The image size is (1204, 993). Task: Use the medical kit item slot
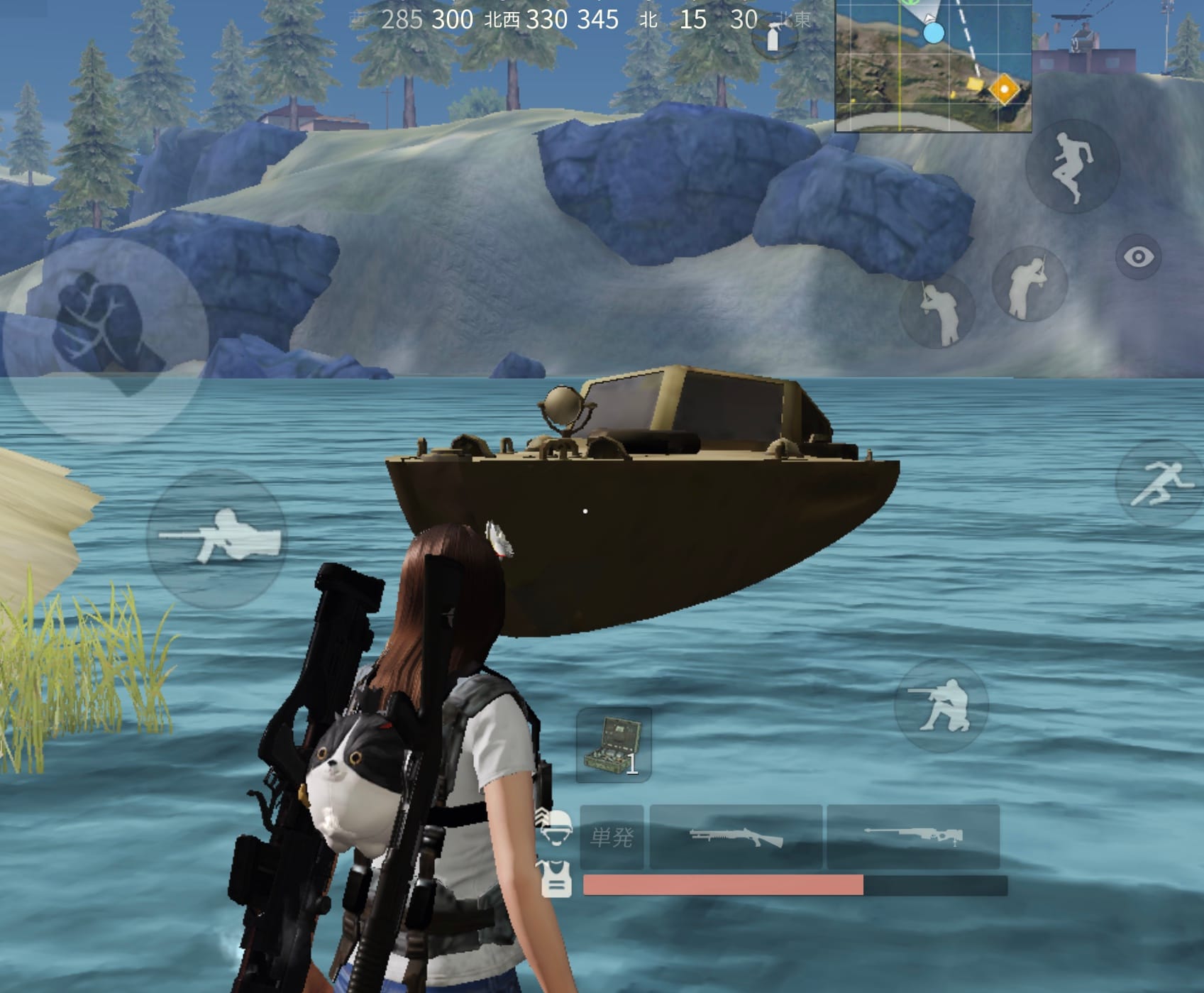614,745
